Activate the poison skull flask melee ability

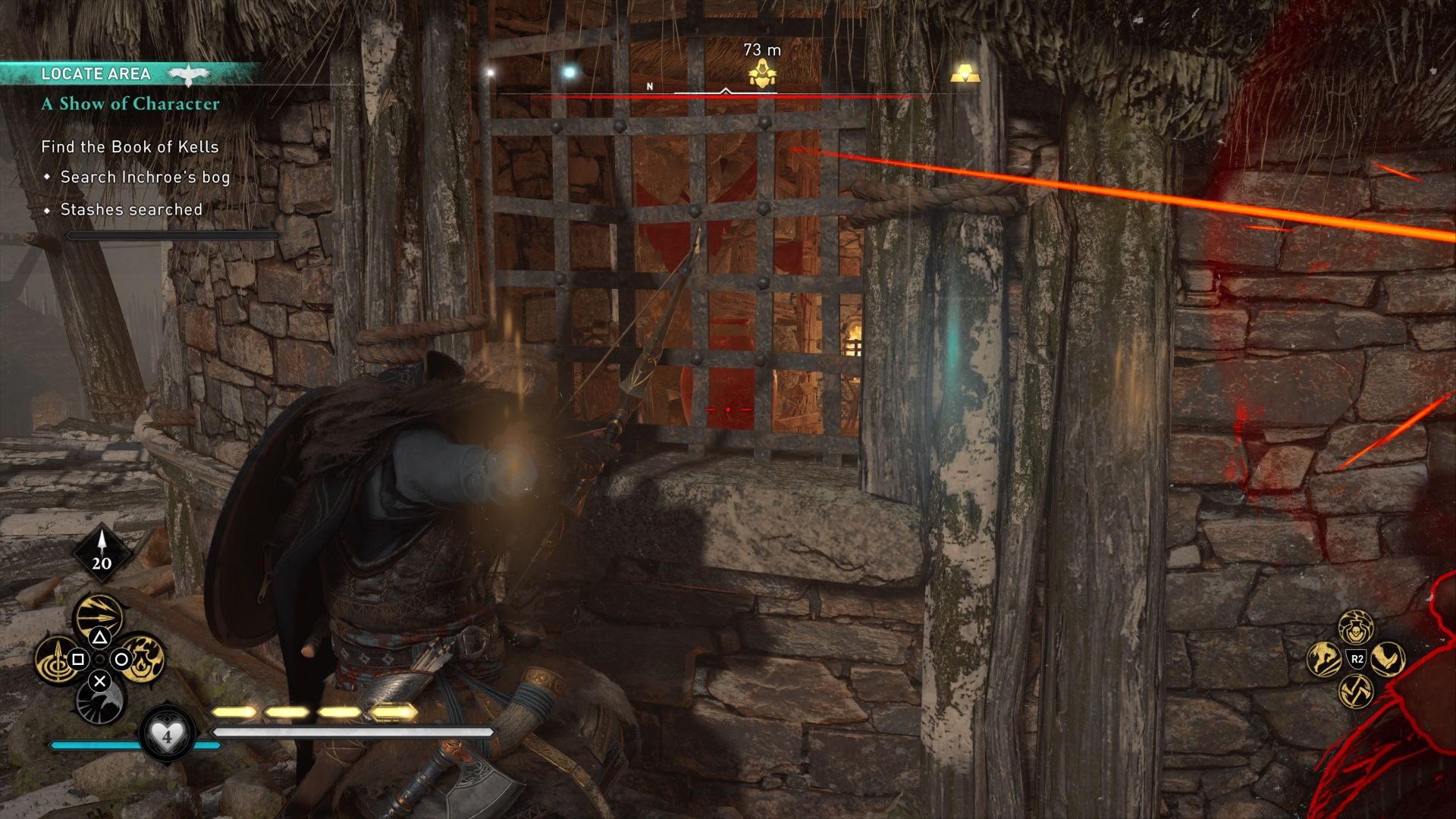pos(1355,626)
